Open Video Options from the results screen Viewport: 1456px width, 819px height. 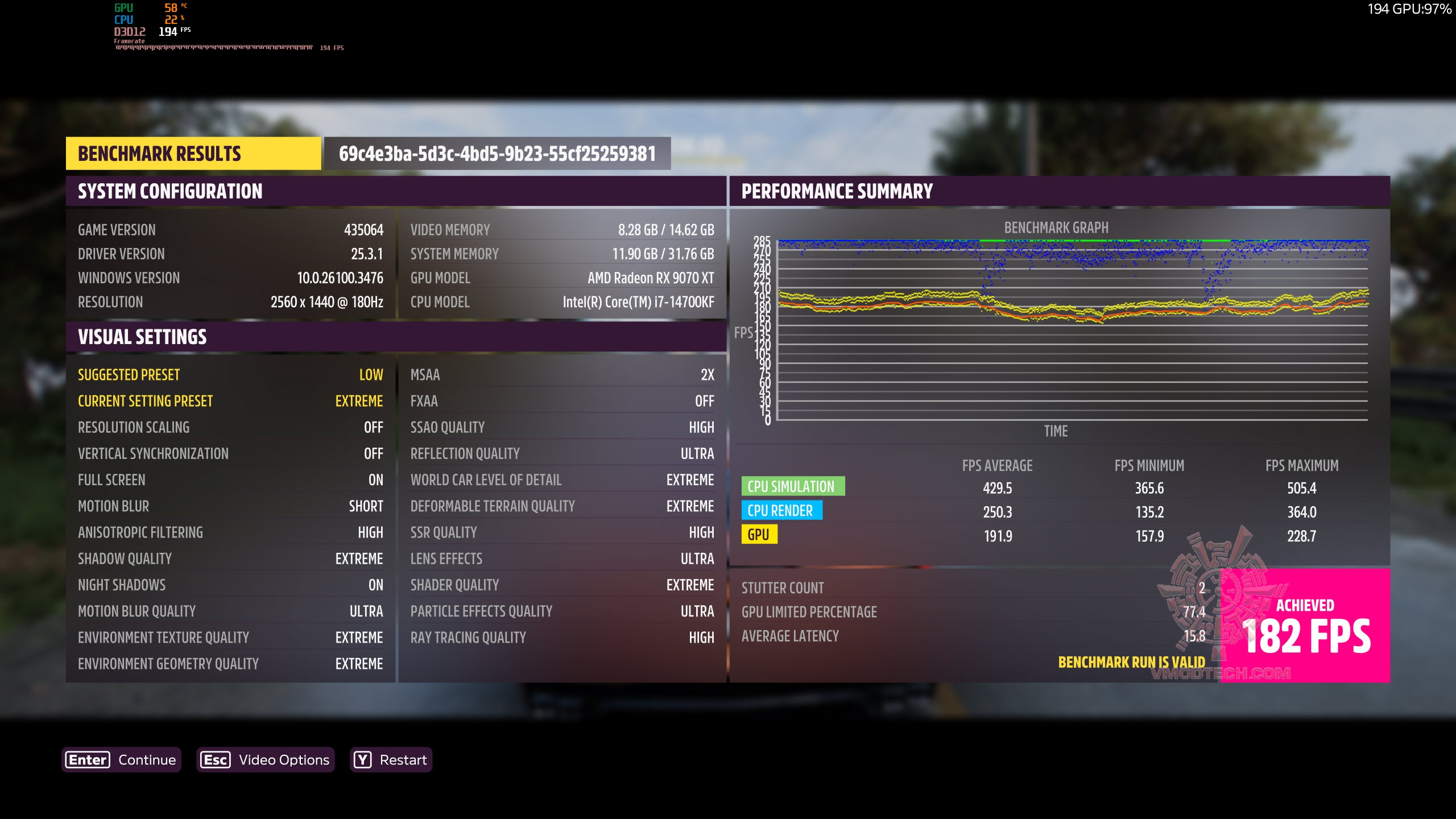(x=266, y=760)
